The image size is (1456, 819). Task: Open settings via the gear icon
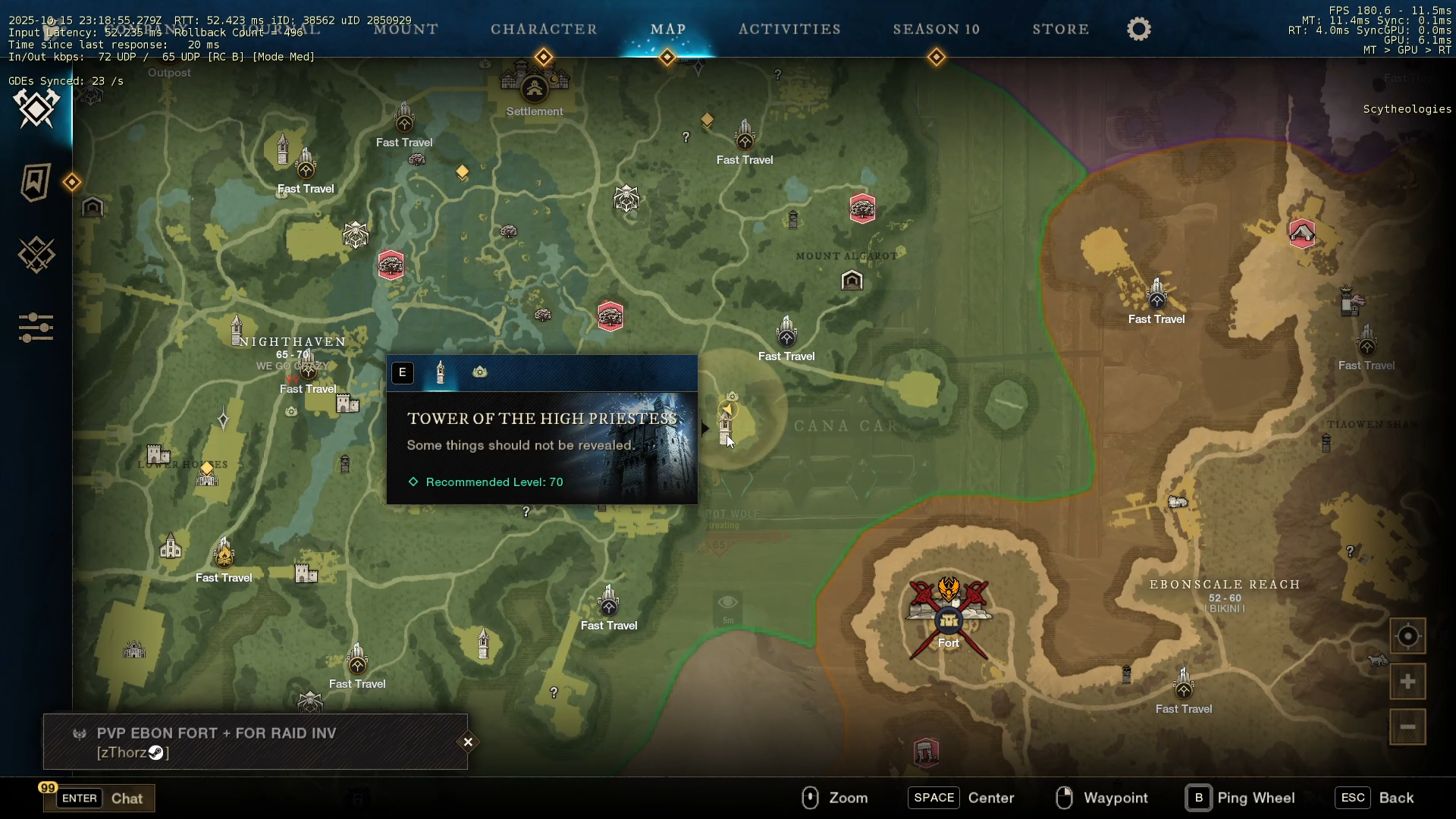1138,30
